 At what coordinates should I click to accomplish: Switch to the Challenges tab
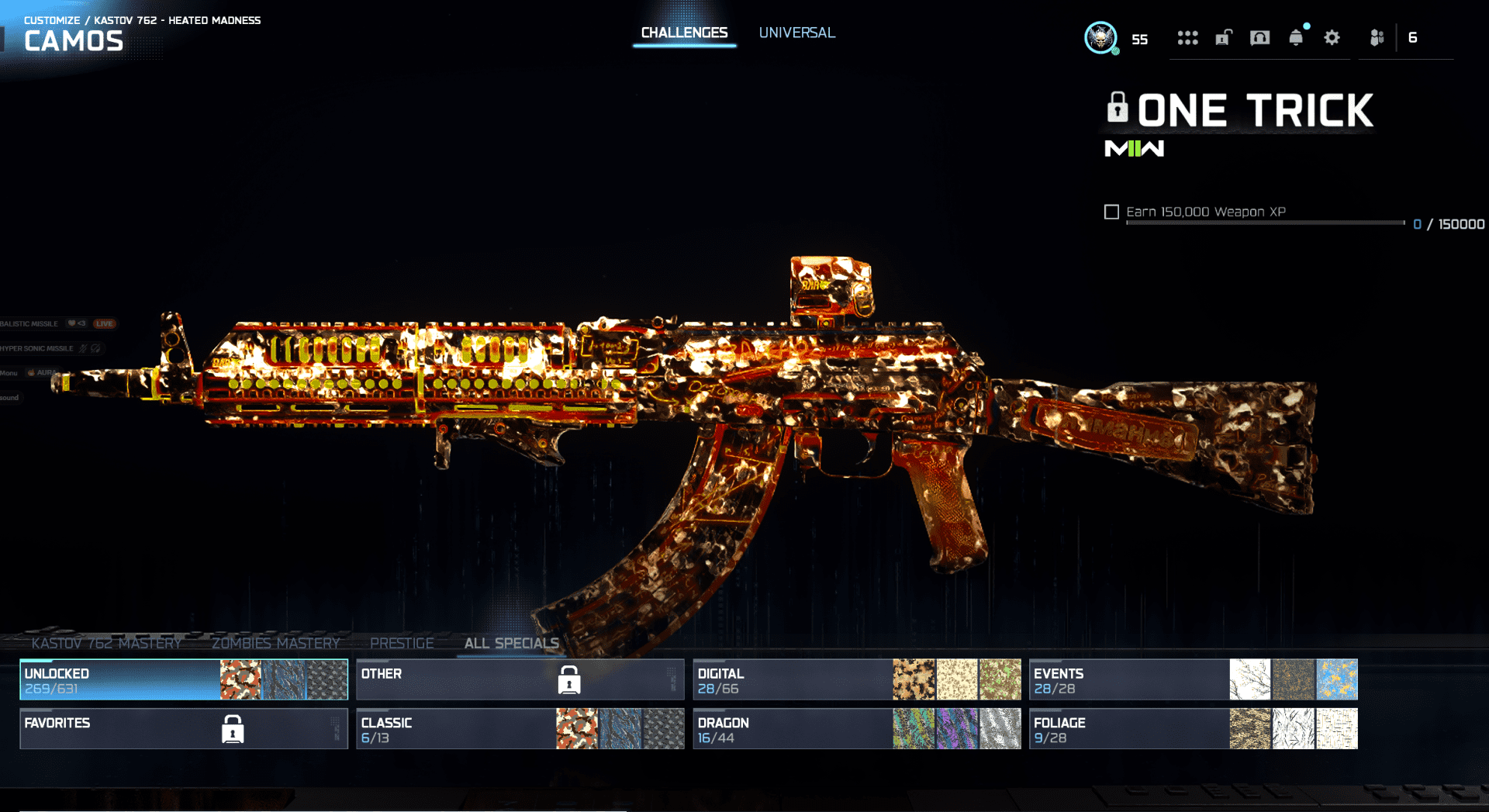click(684, 33)
